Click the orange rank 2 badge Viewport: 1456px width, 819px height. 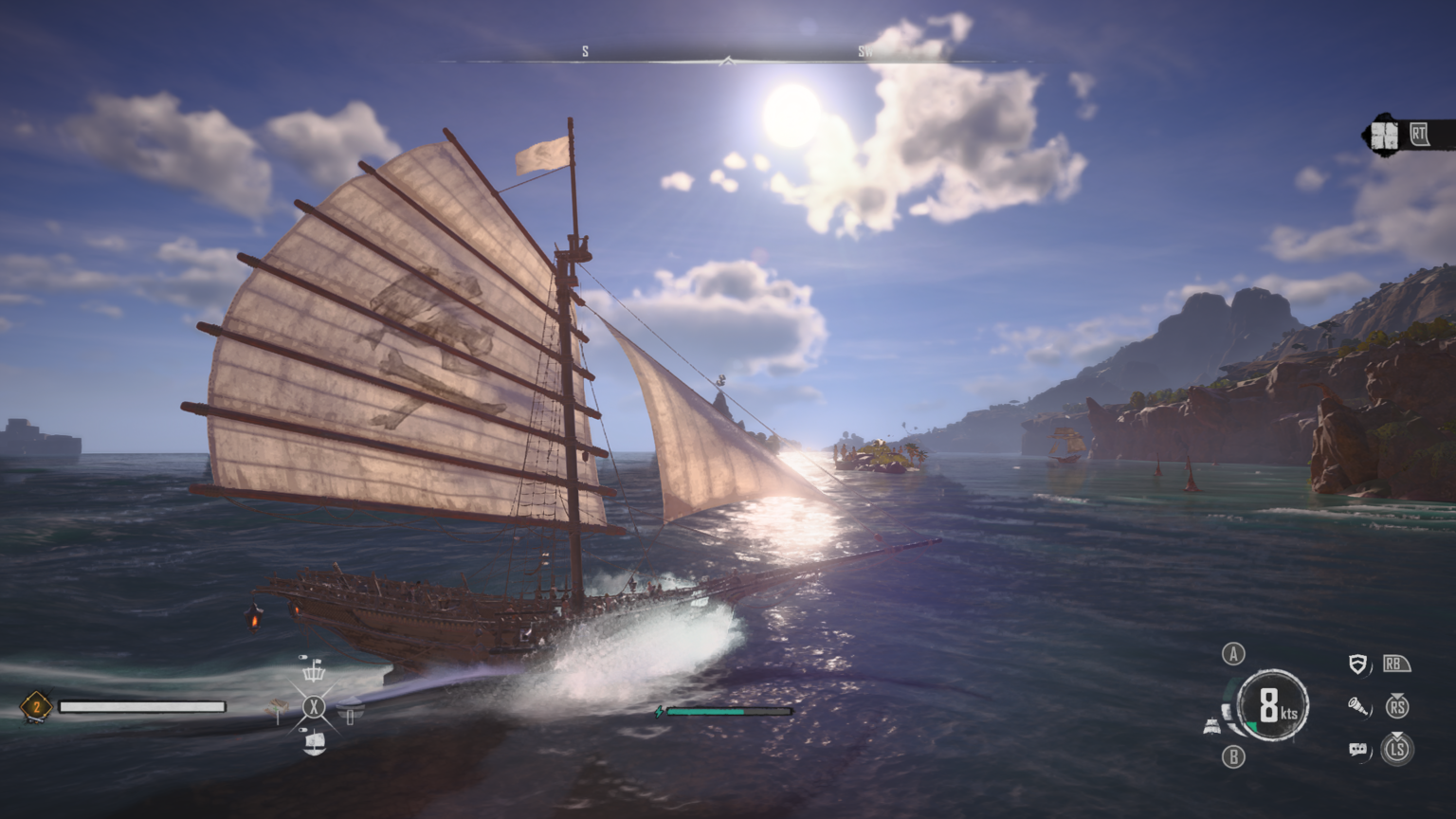[36, 706]
